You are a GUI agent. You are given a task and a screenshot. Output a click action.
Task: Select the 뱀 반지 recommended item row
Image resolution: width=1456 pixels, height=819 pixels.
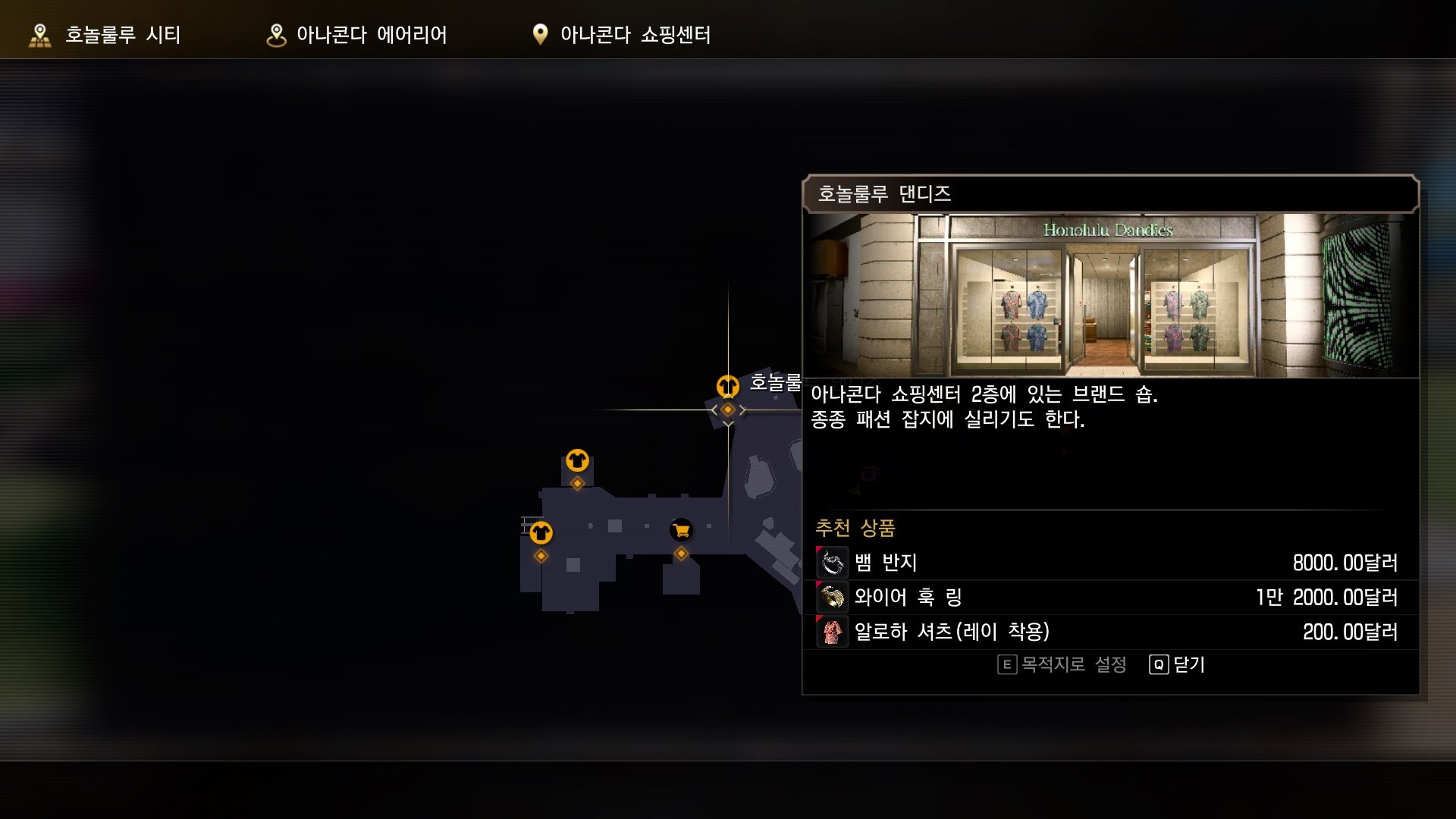point(1110,563)
